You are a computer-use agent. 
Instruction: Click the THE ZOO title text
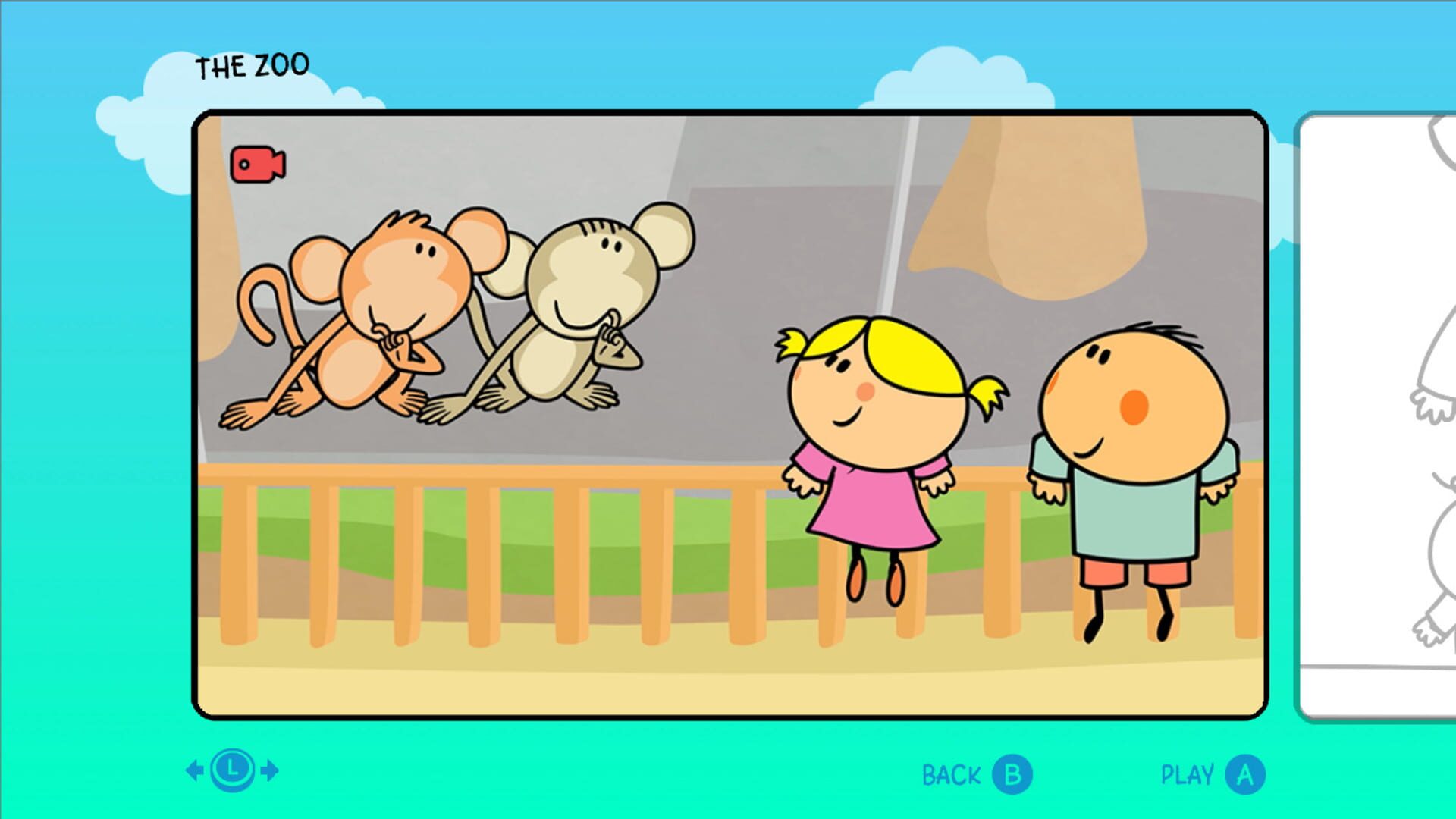[x=253, y=63]
